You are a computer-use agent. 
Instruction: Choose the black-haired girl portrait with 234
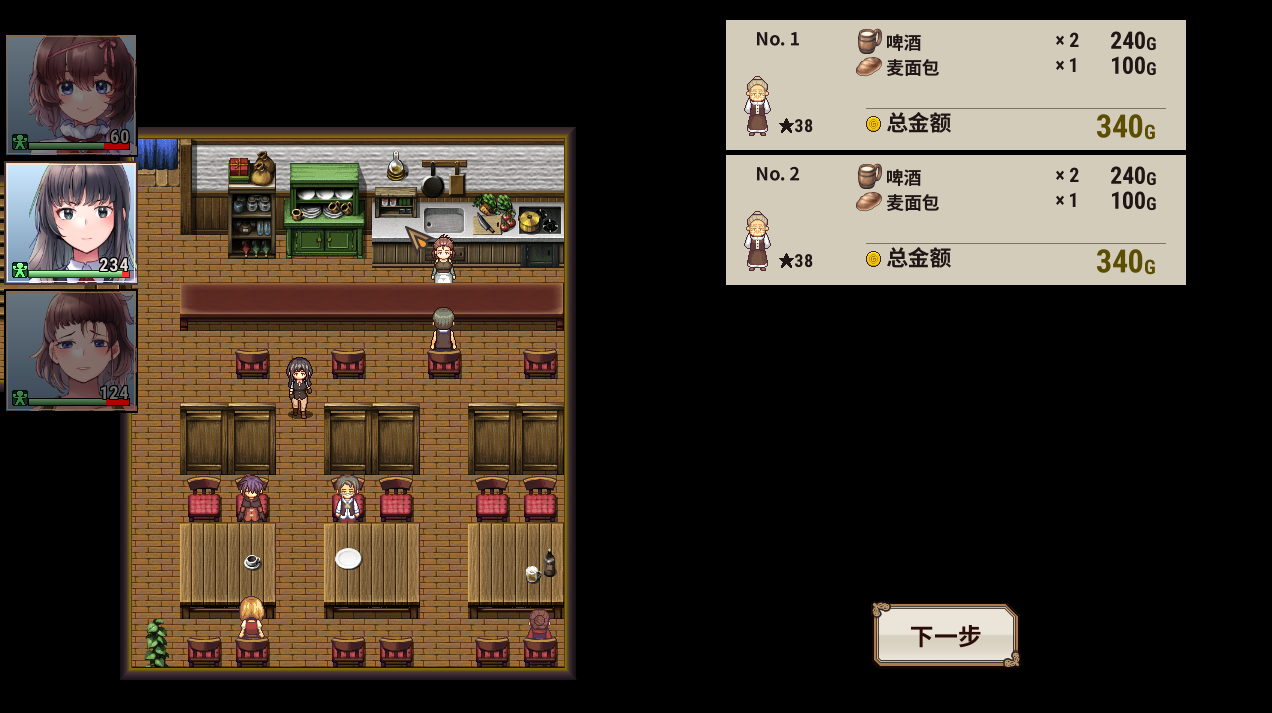click(71, 222)
